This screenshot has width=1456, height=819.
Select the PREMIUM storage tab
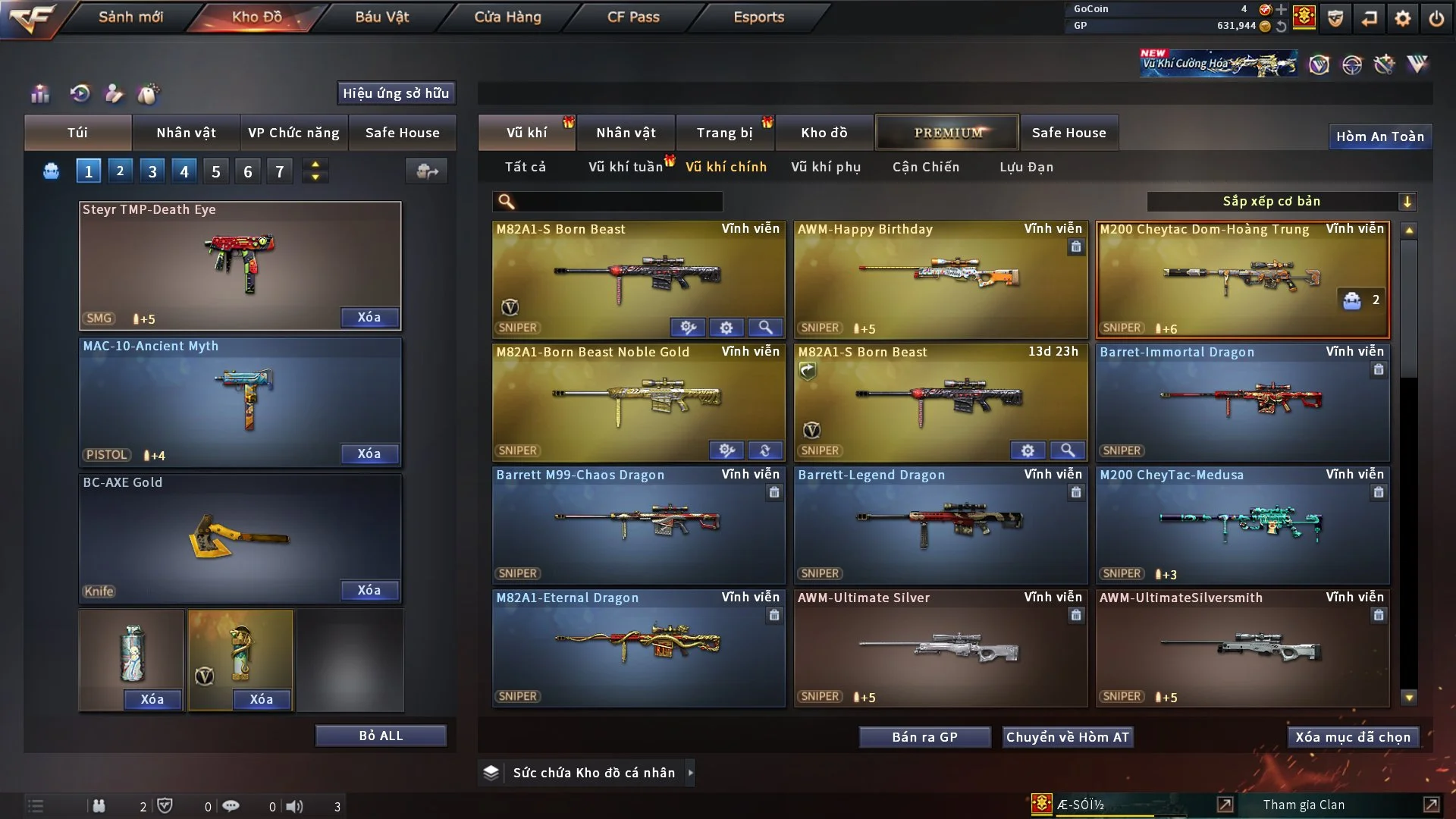pos(947,133)
